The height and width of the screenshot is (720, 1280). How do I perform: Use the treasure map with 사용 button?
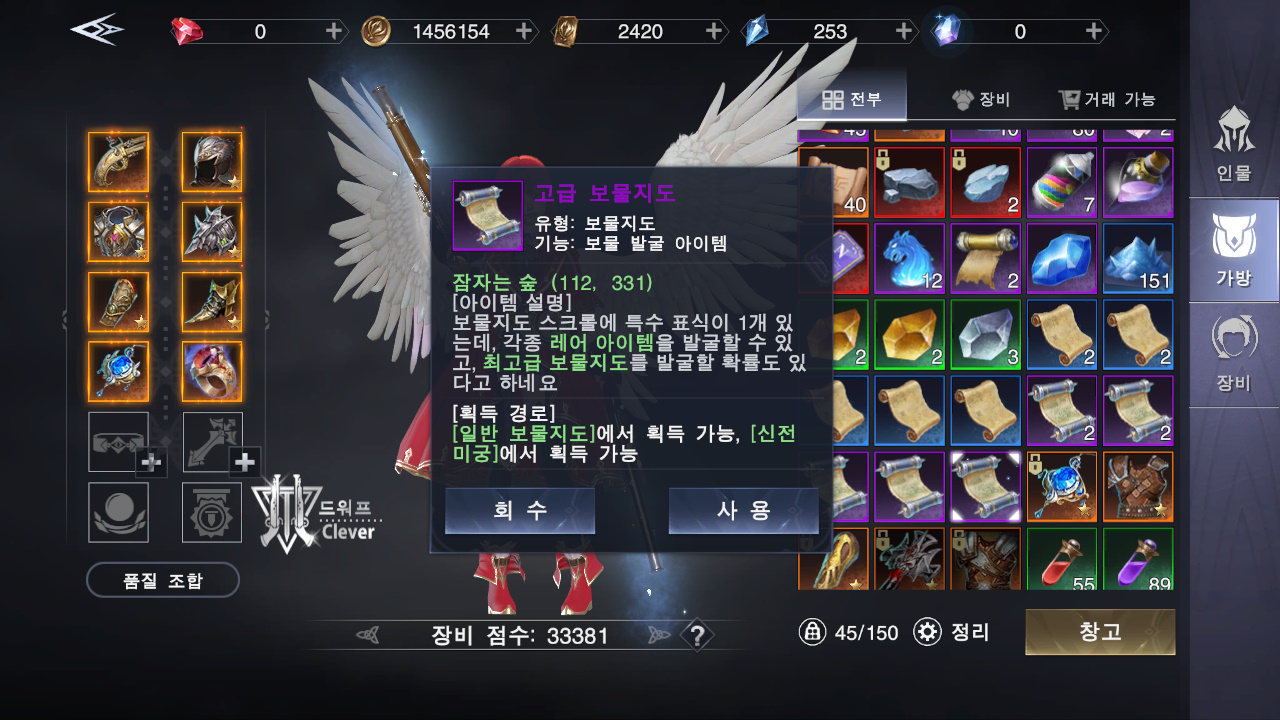[743, 510]
